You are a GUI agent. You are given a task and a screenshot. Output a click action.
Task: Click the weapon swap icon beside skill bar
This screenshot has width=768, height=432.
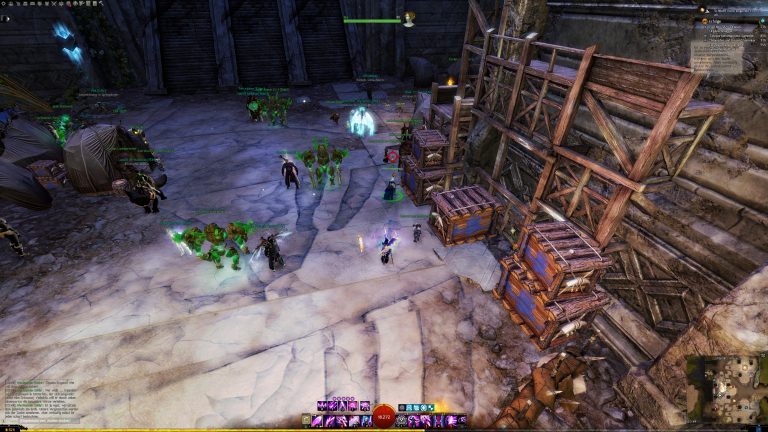305,421
